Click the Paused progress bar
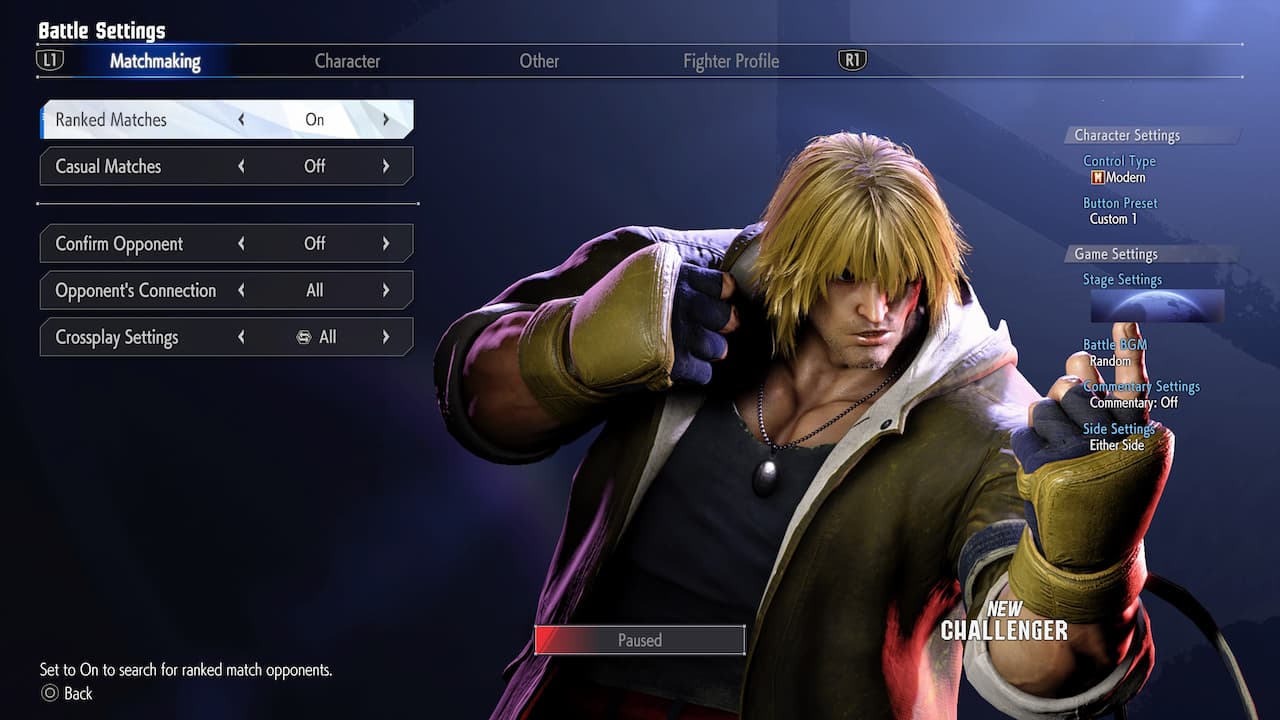Viewport: 1280px width, 720px height. click(639, 640)
